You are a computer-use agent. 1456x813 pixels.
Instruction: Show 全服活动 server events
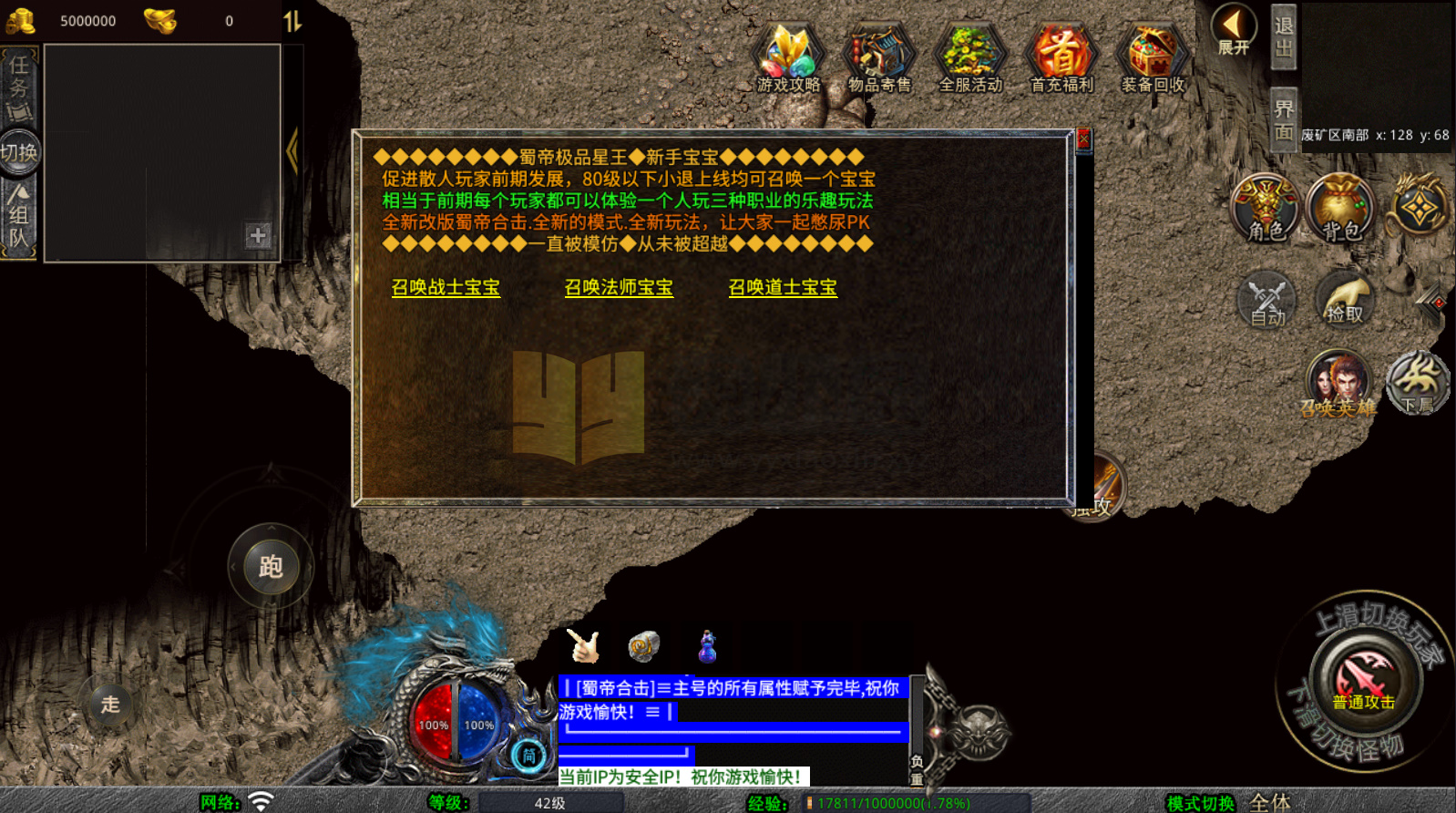coord(970,59)
